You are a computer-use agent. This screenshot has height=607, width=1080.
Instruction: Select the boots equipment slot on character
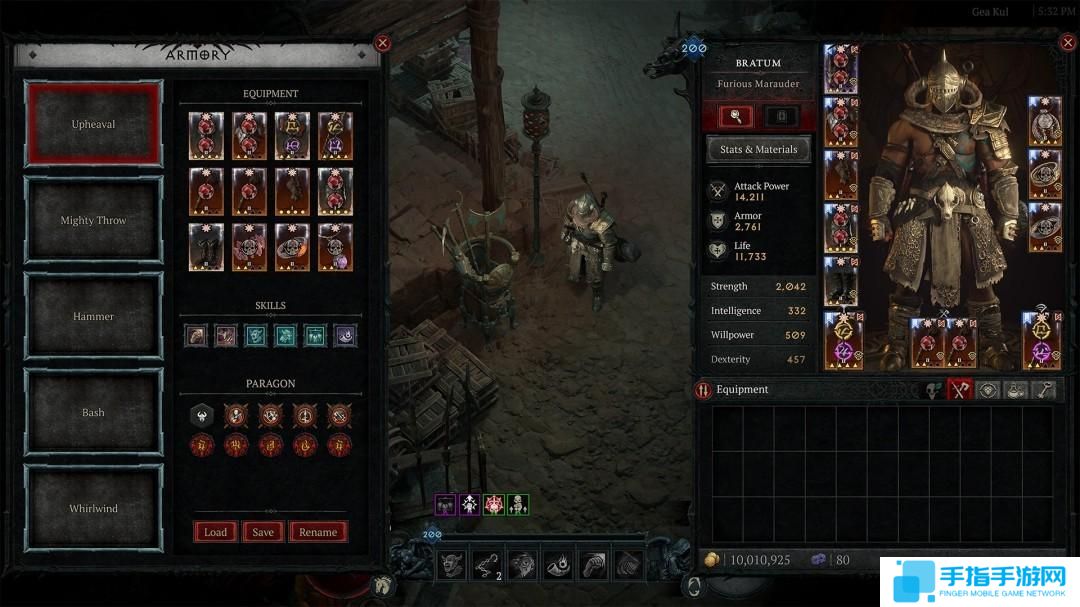840,282
